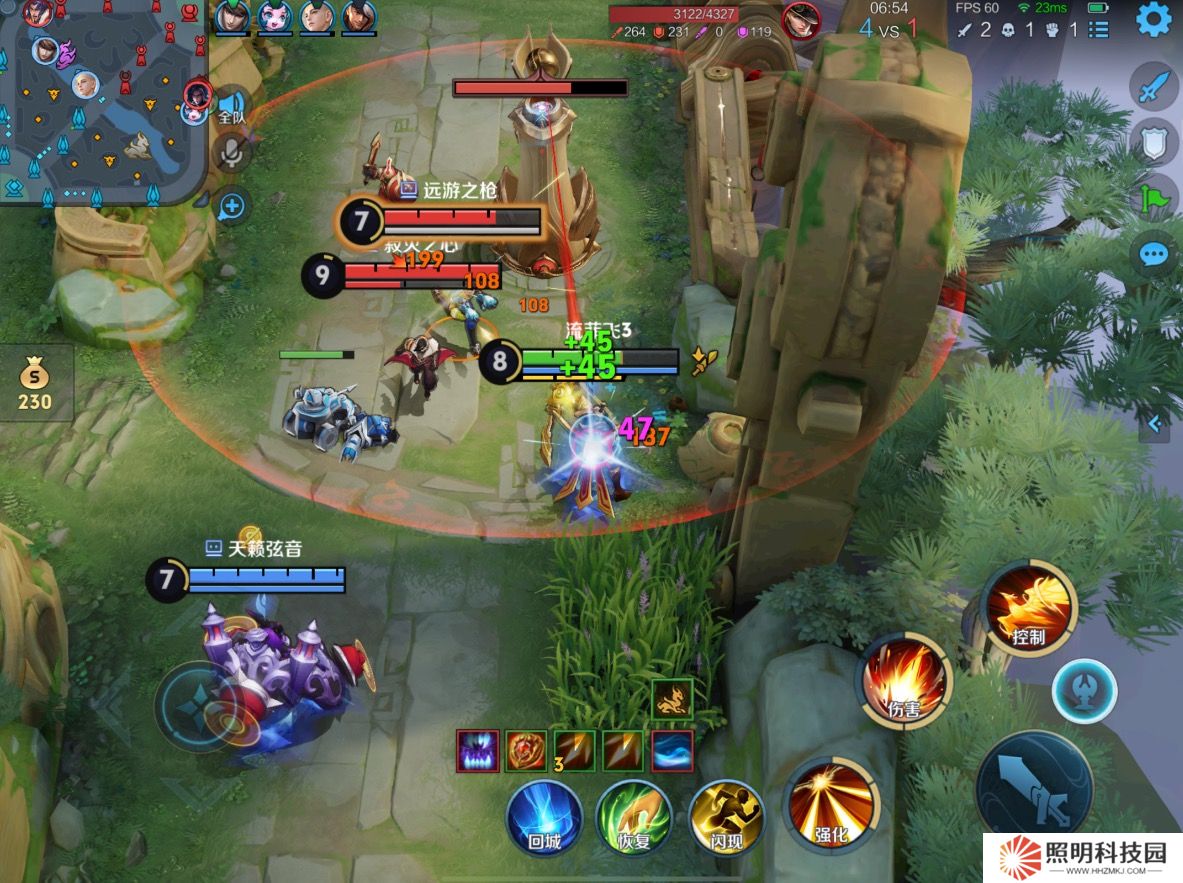Use the 恢复 heal spell
This screenshot has width=1183, height=883.
(634, 818)
